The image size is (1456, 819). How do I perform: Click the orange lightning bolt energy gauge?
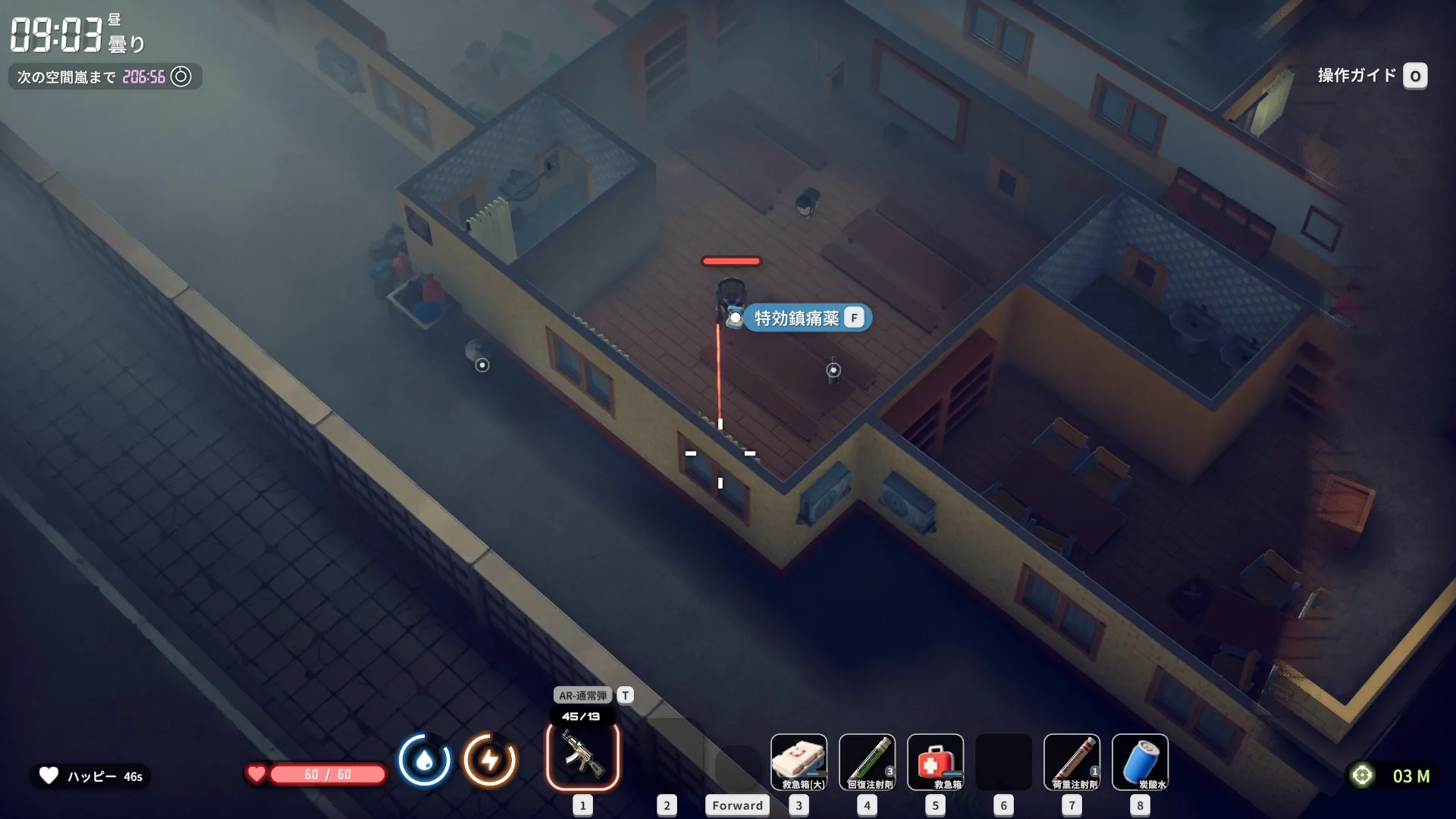click(x=490, y=760)
